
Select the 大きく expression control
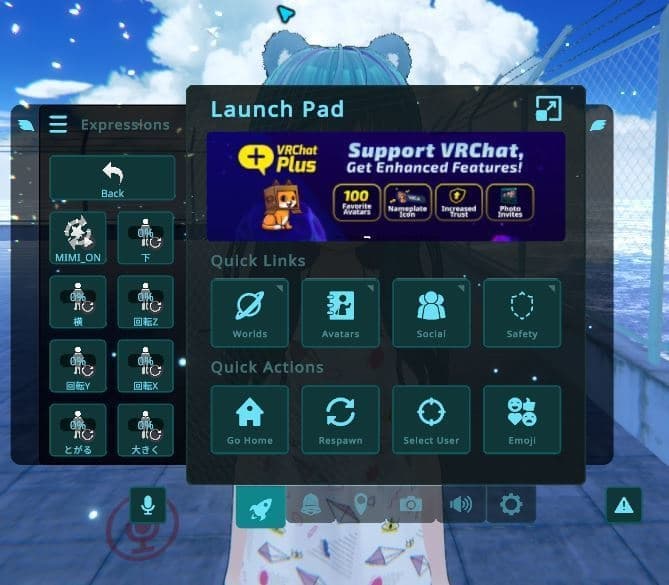click(x=145, y=429)
